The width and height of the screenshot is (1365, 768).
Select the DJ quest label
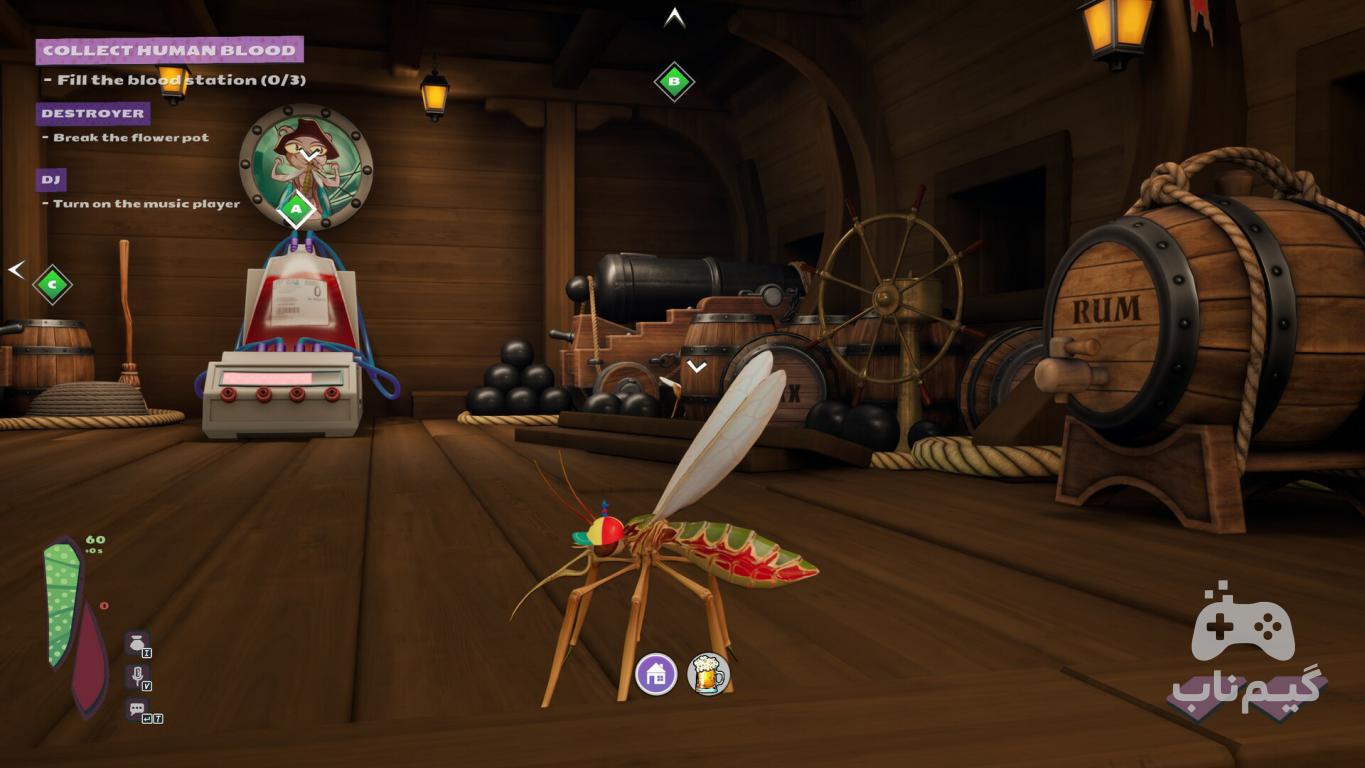(x=51, y=180)
